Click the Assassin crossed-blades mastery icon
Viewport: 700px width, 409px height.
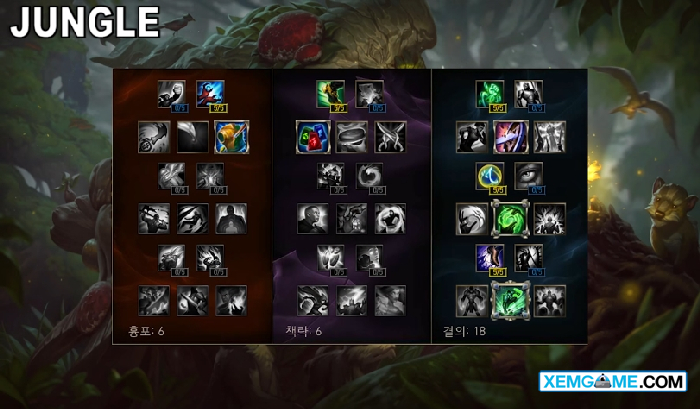pos(390,136)
